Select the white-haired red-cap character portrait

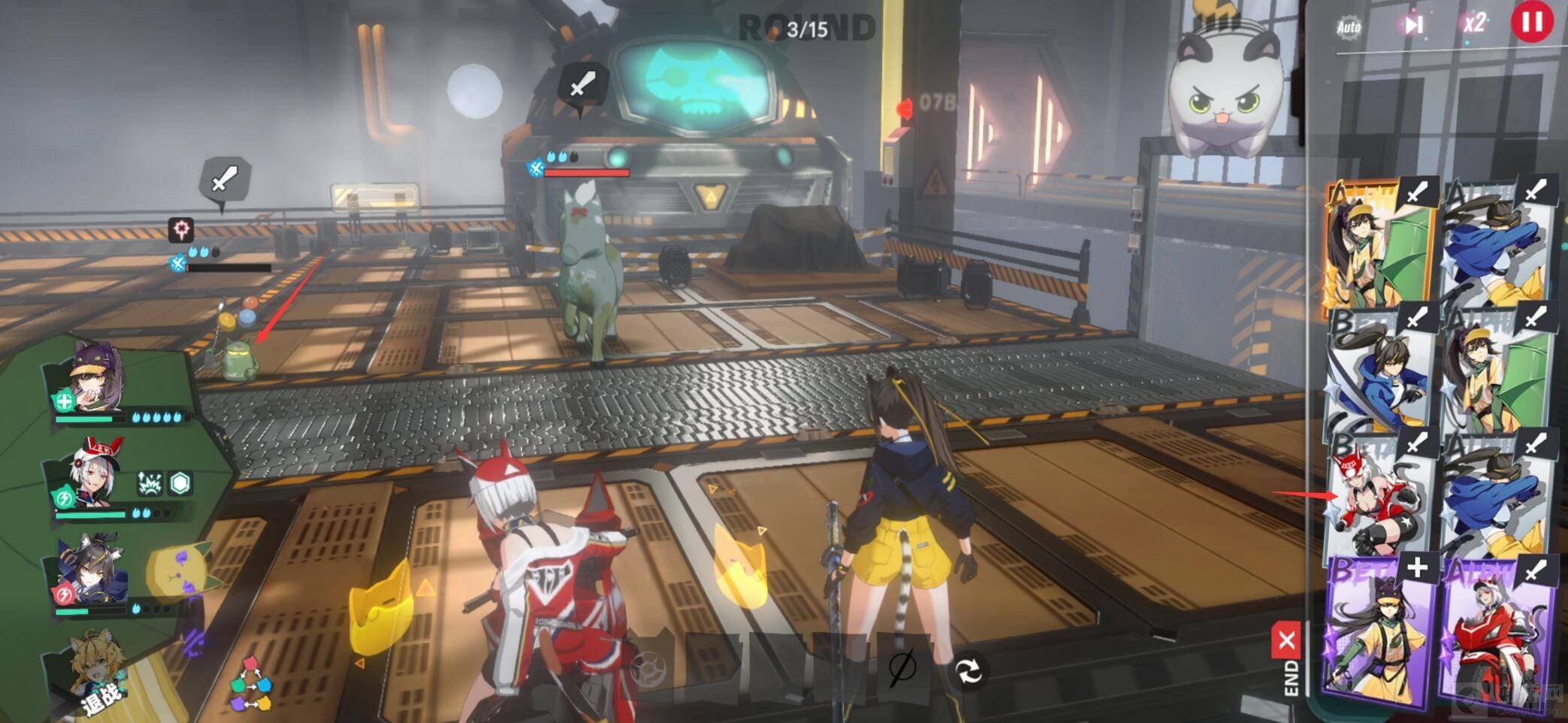(95, 473)
